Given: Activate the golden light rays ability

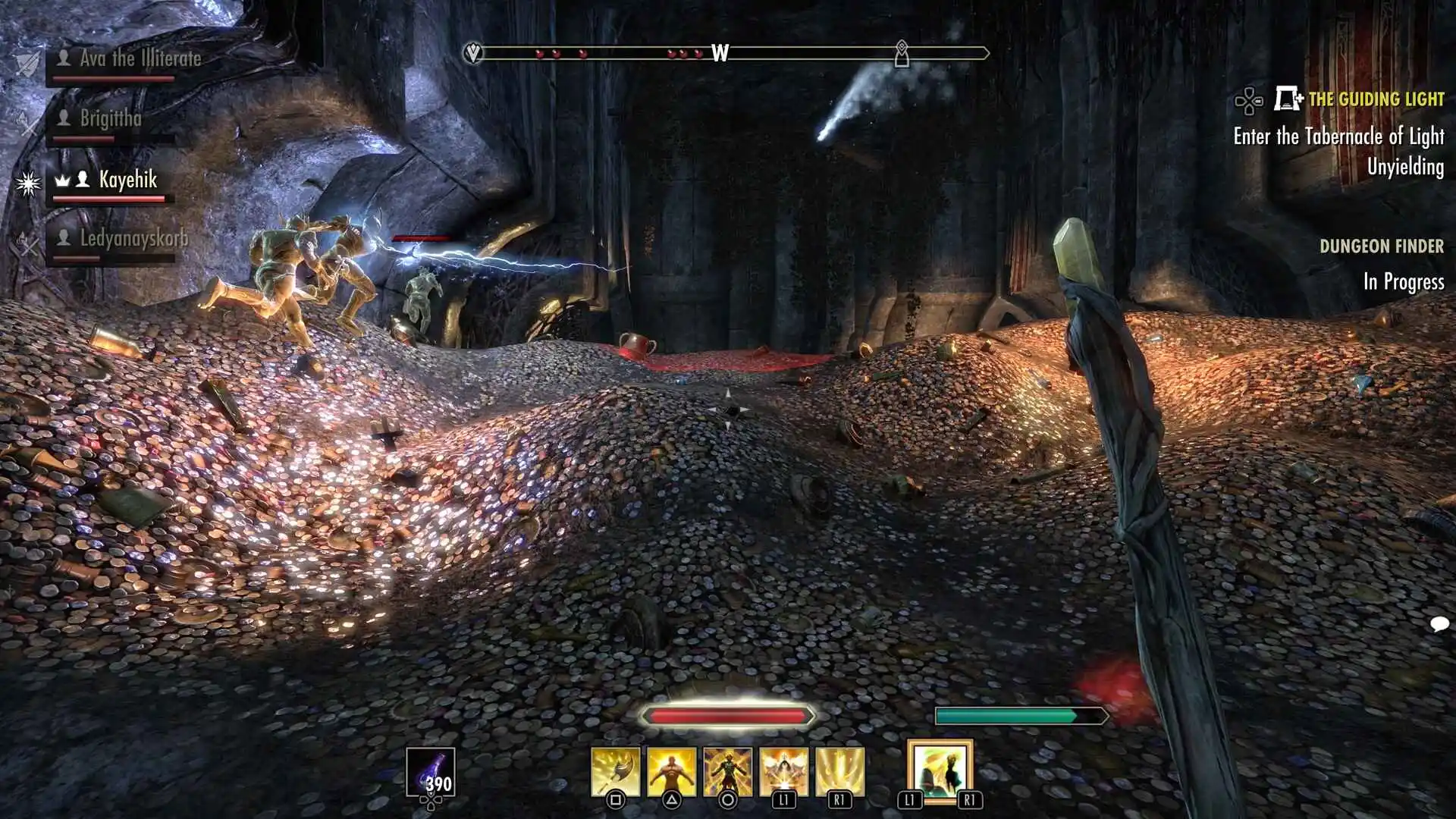Looking at the screenshot, I should [x=839, y=772].
